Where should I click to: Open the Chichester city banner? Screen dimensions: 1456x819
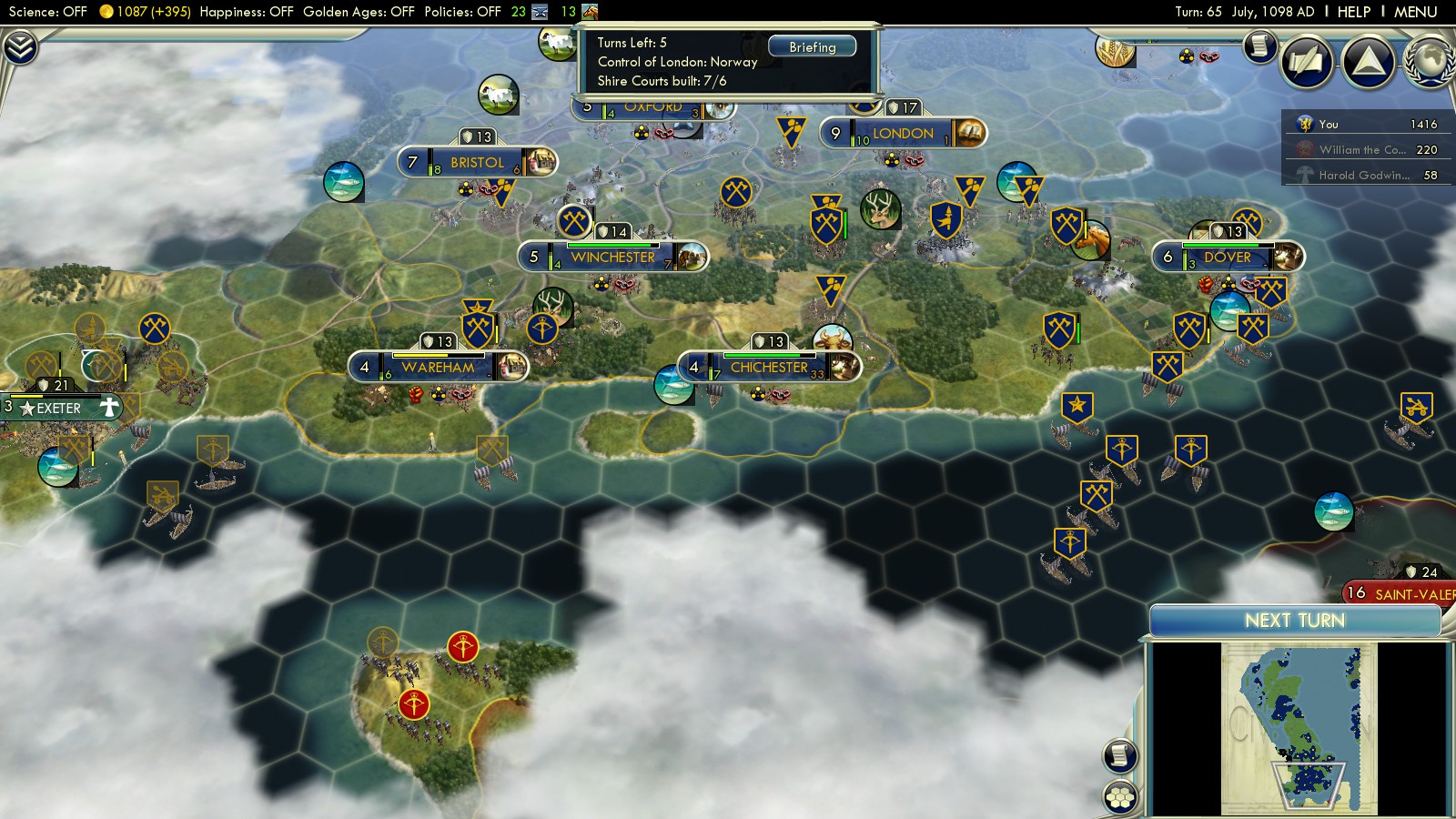(769, 368)
